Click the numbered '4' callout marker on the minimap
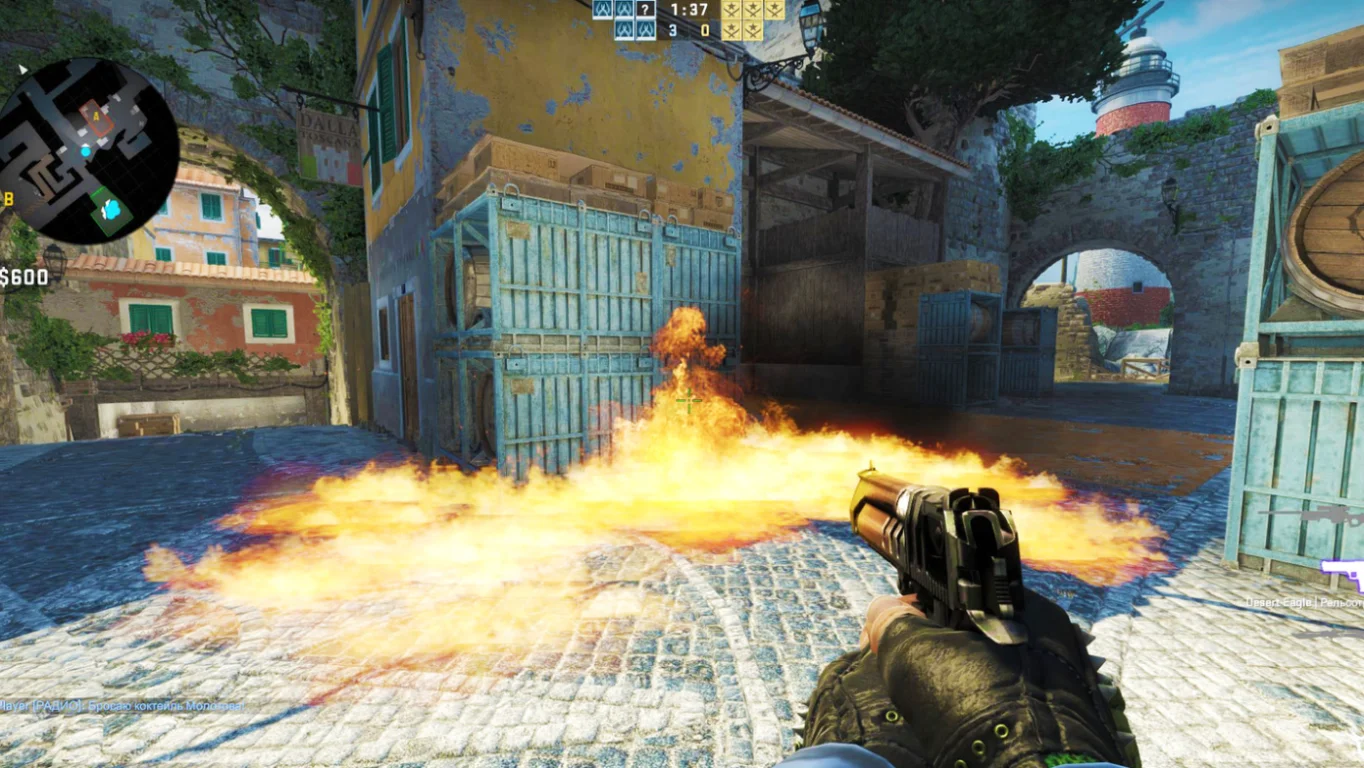This screenshot has width=1364, height=768. point(96,116)
